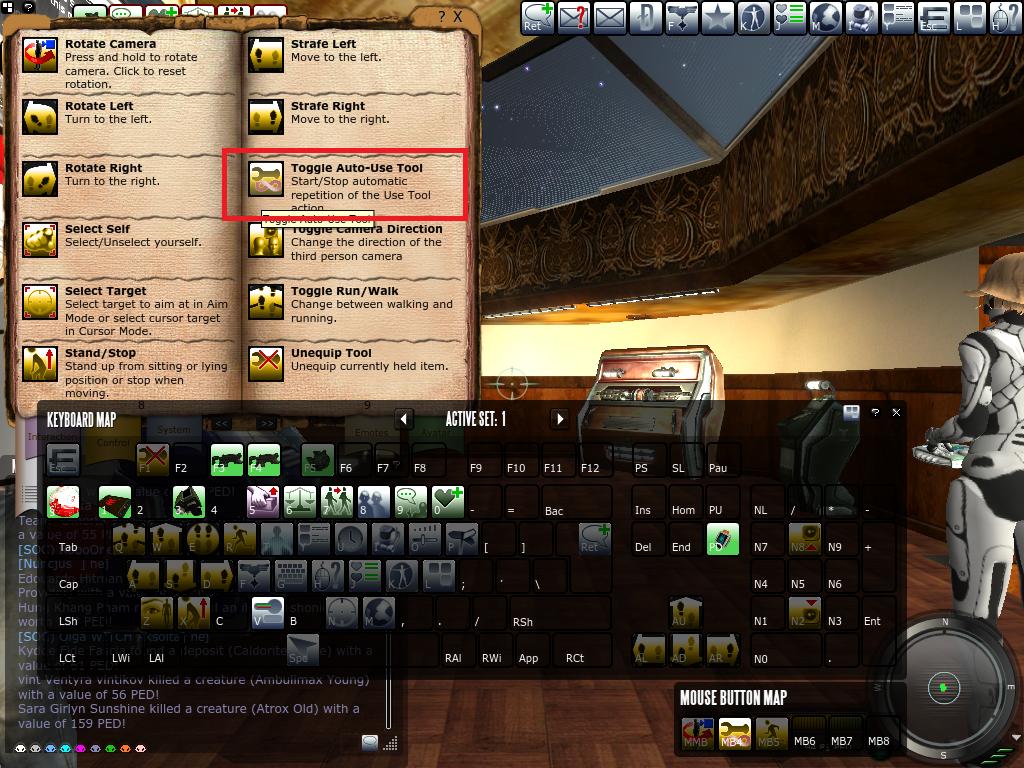Screen dimensions: 1024x768
Task: Choose the Toggle Run/Walk action
Action: coord(266,303)
